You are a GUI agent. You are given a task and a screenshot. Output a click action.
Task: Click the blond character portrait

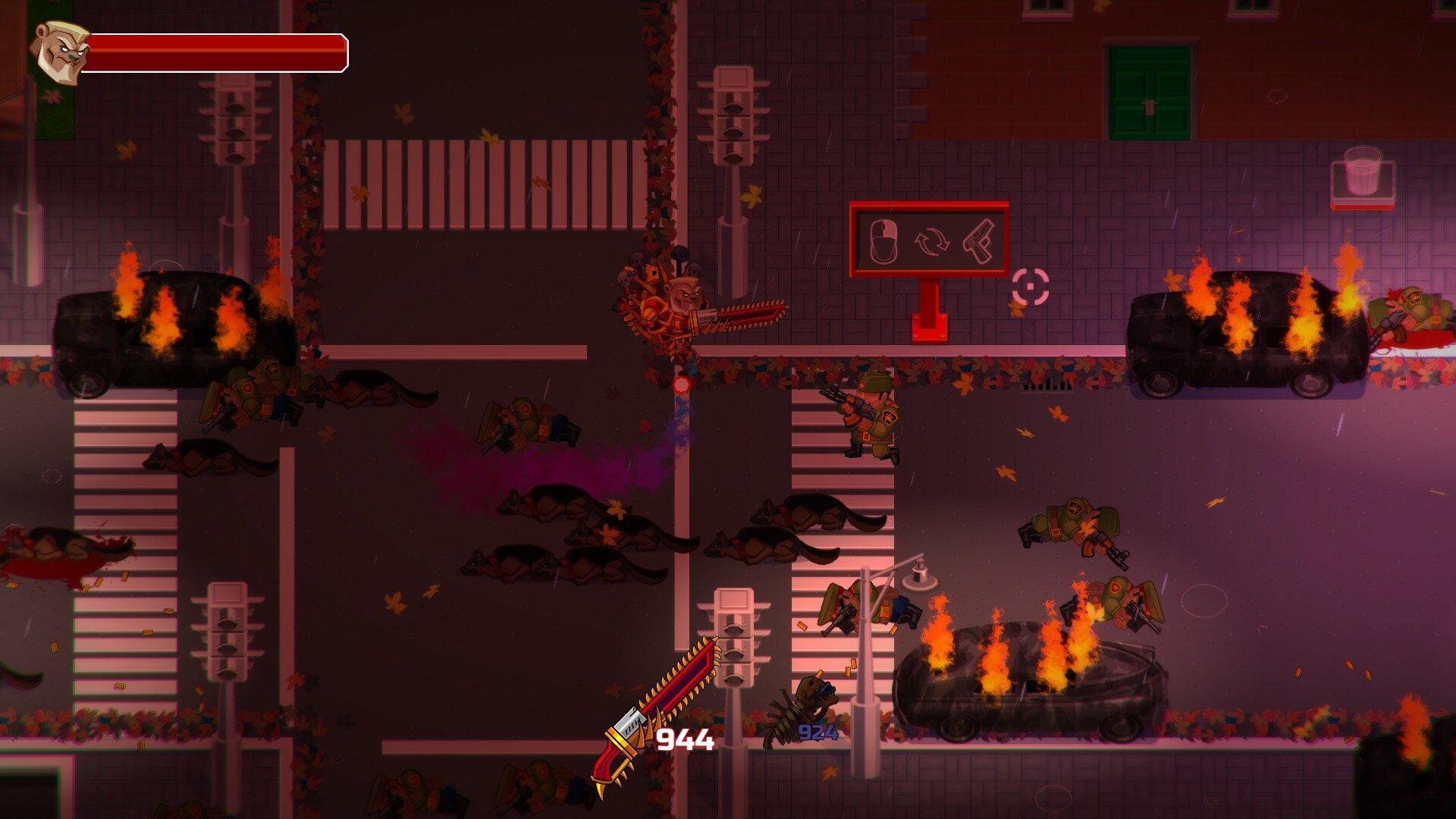click(x=61, y=52)
